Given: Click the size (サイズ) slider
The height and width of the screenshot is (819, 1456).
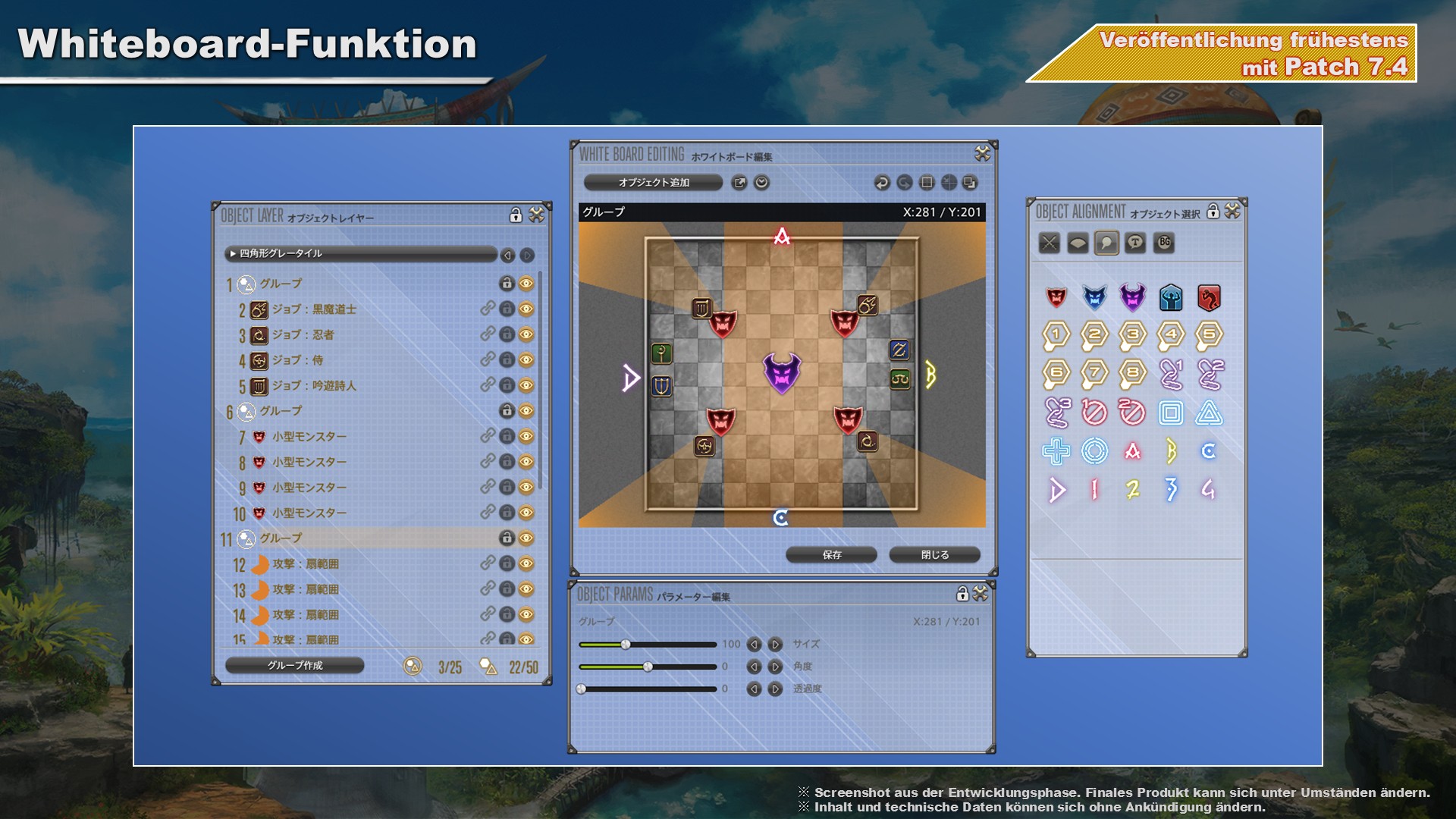Looking at the screenshot, I should pyautogui.click(x=647, y=645).
